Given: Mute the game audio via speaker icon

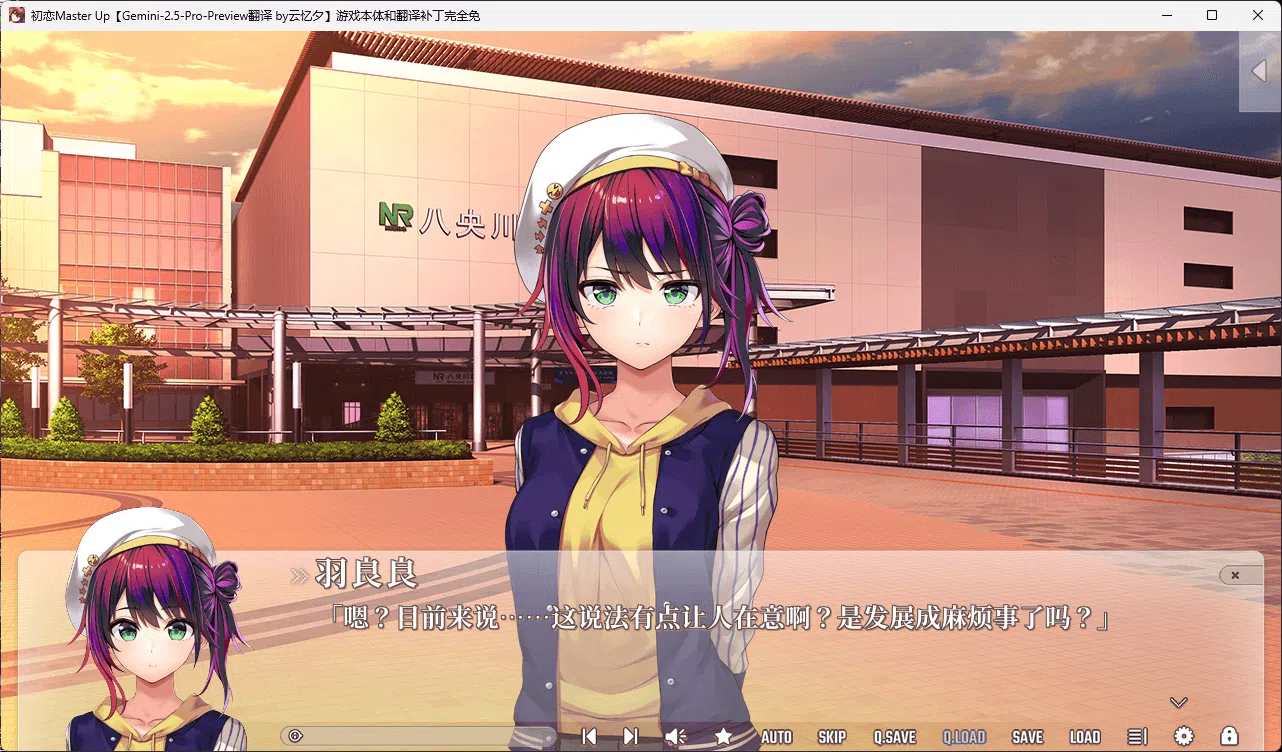Looking at the screenshot, I should pos(675,736).
